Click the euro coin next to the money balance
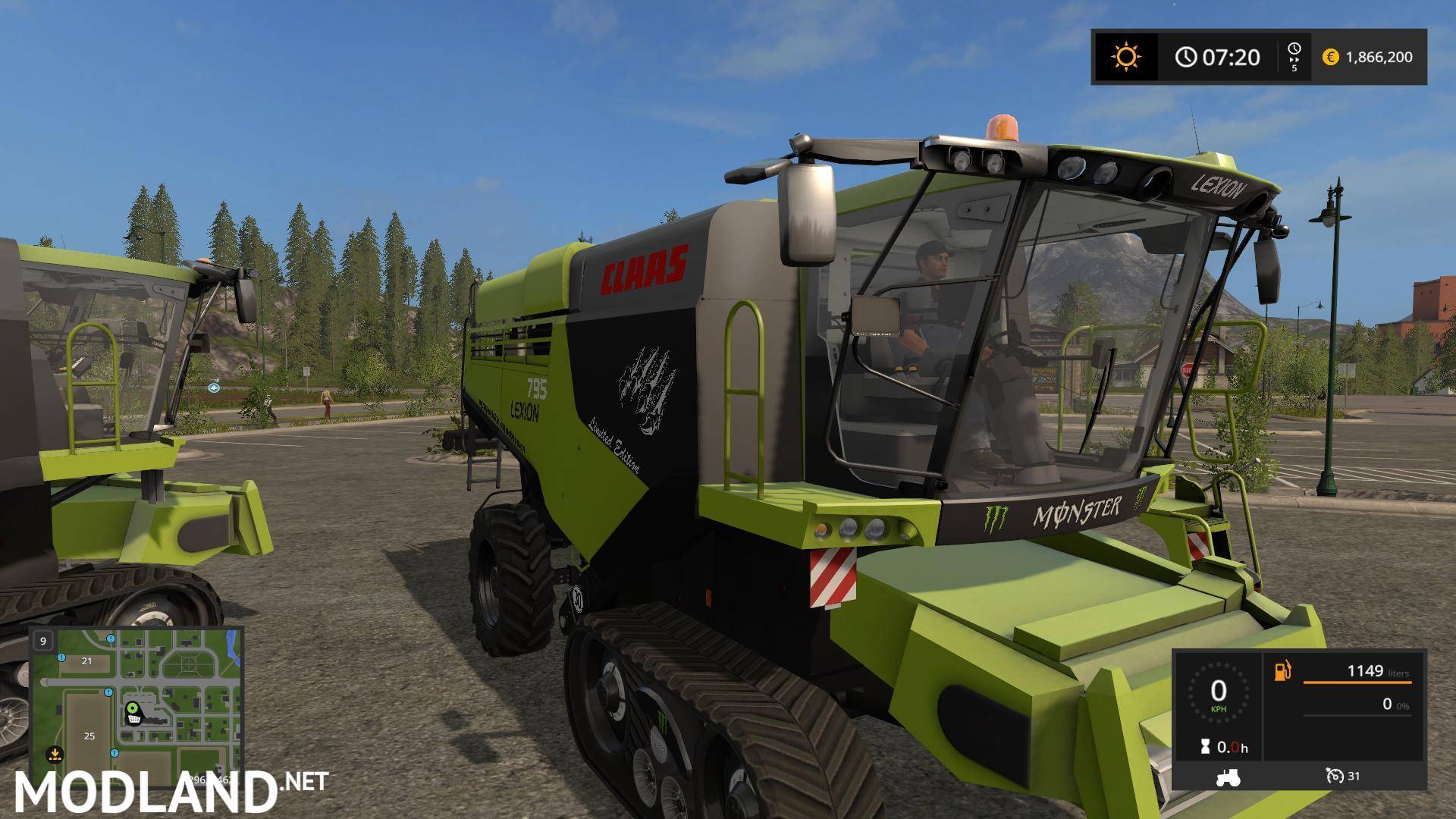Screen dimensions: 1456x819 pyautogui.click(x=1330, y=56)
